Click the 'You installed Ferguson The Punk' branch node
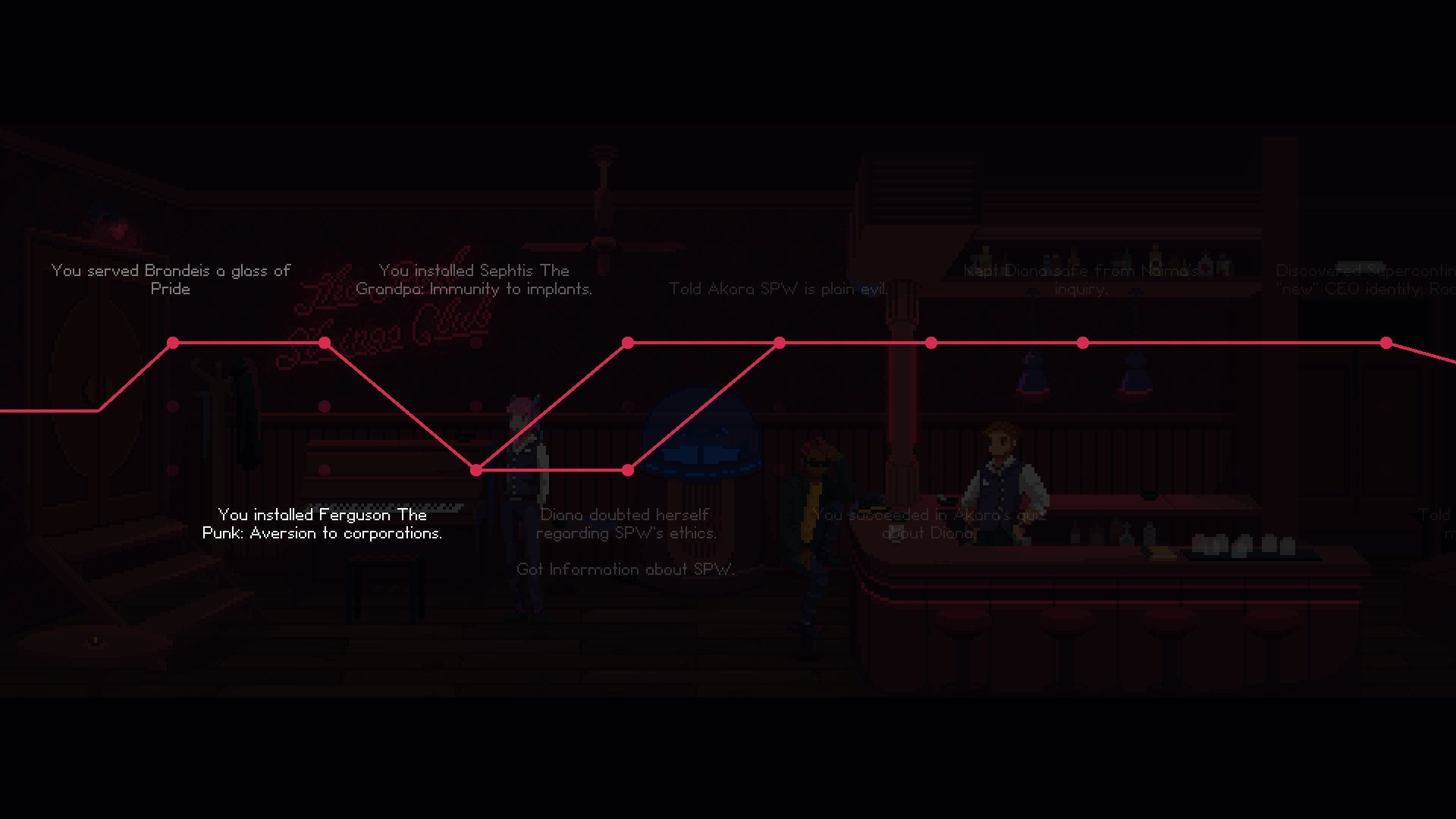The width and height of the screenshot is (1456, 819). coord(475,469)
